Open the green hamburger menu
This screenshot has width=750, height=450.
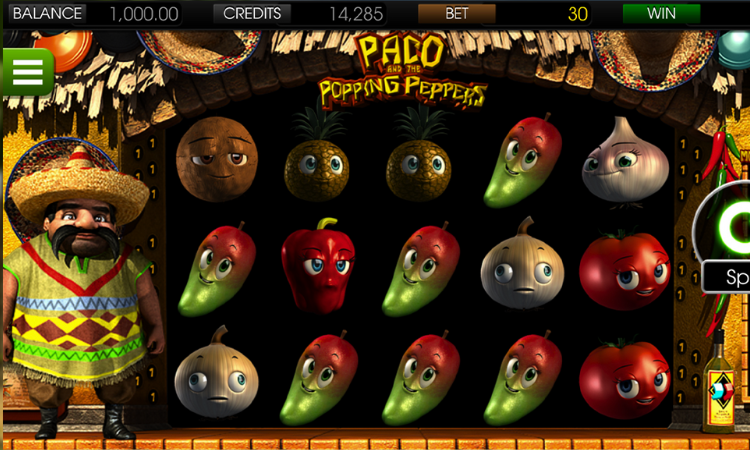pyautogui.click(x=27, y=71)
